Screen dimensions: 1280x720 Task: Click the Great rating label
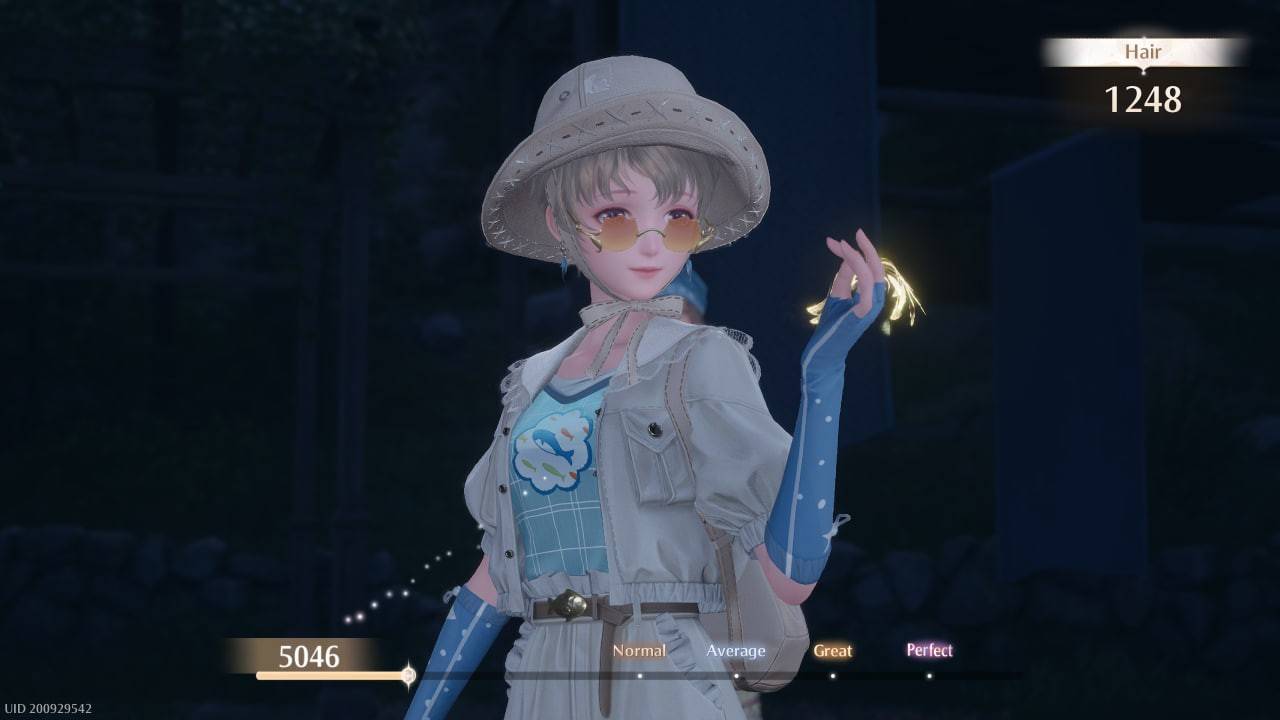[833, 650]
